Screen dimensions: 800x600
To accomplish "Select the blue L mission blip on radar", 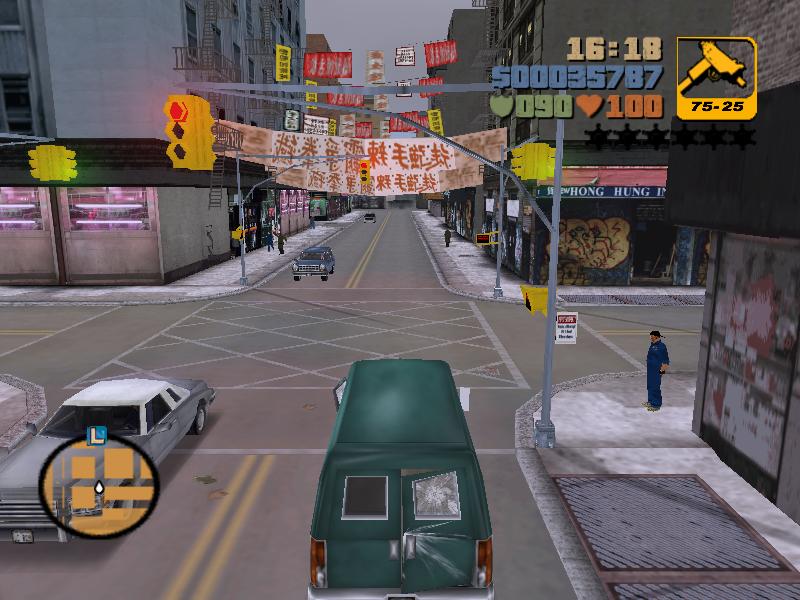I will point(97,435).
